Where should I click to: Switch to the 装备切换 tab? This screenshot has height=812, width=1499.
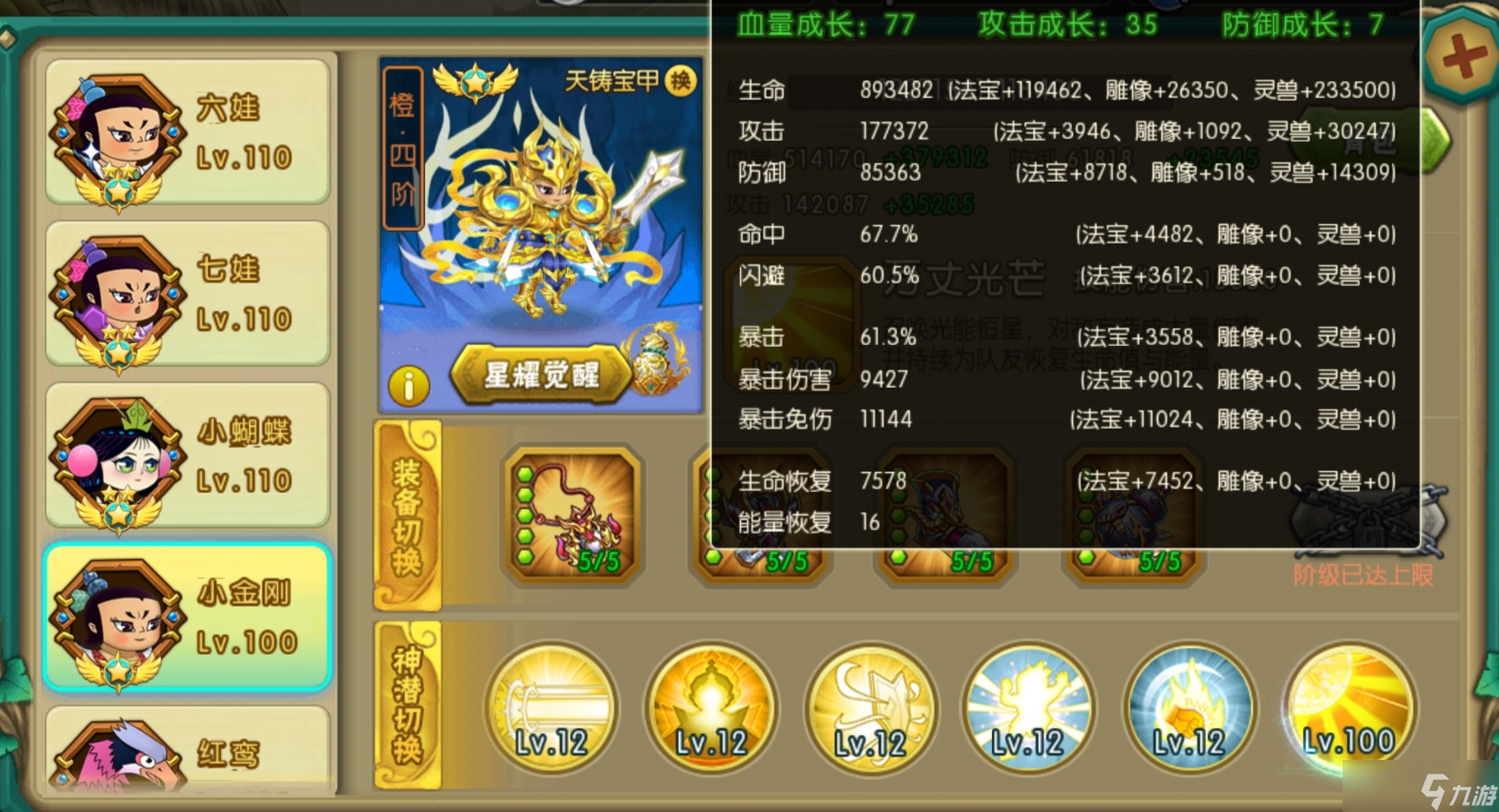(409, 517)
